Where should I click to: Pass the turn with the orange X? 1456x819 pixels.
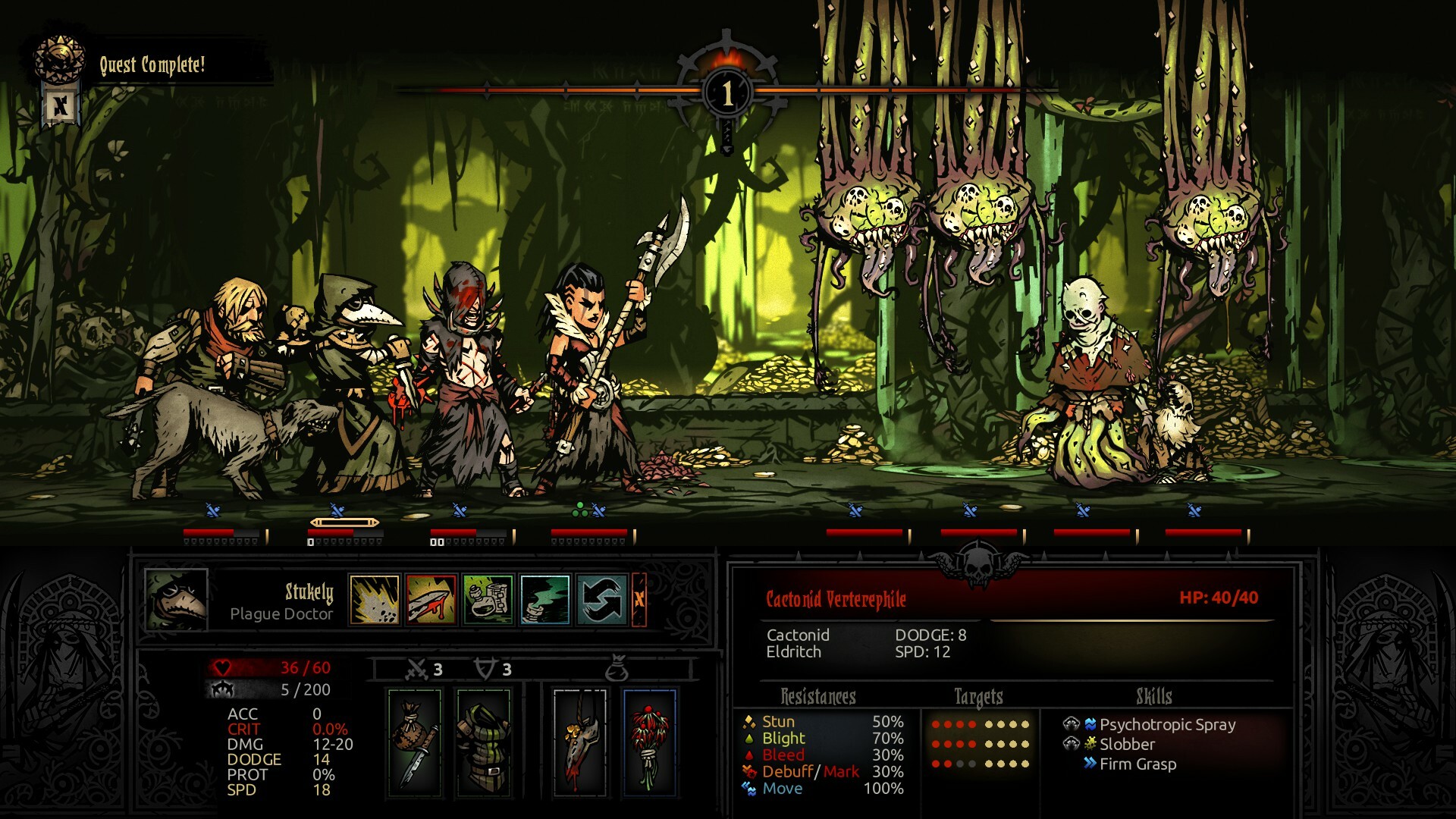639,601
